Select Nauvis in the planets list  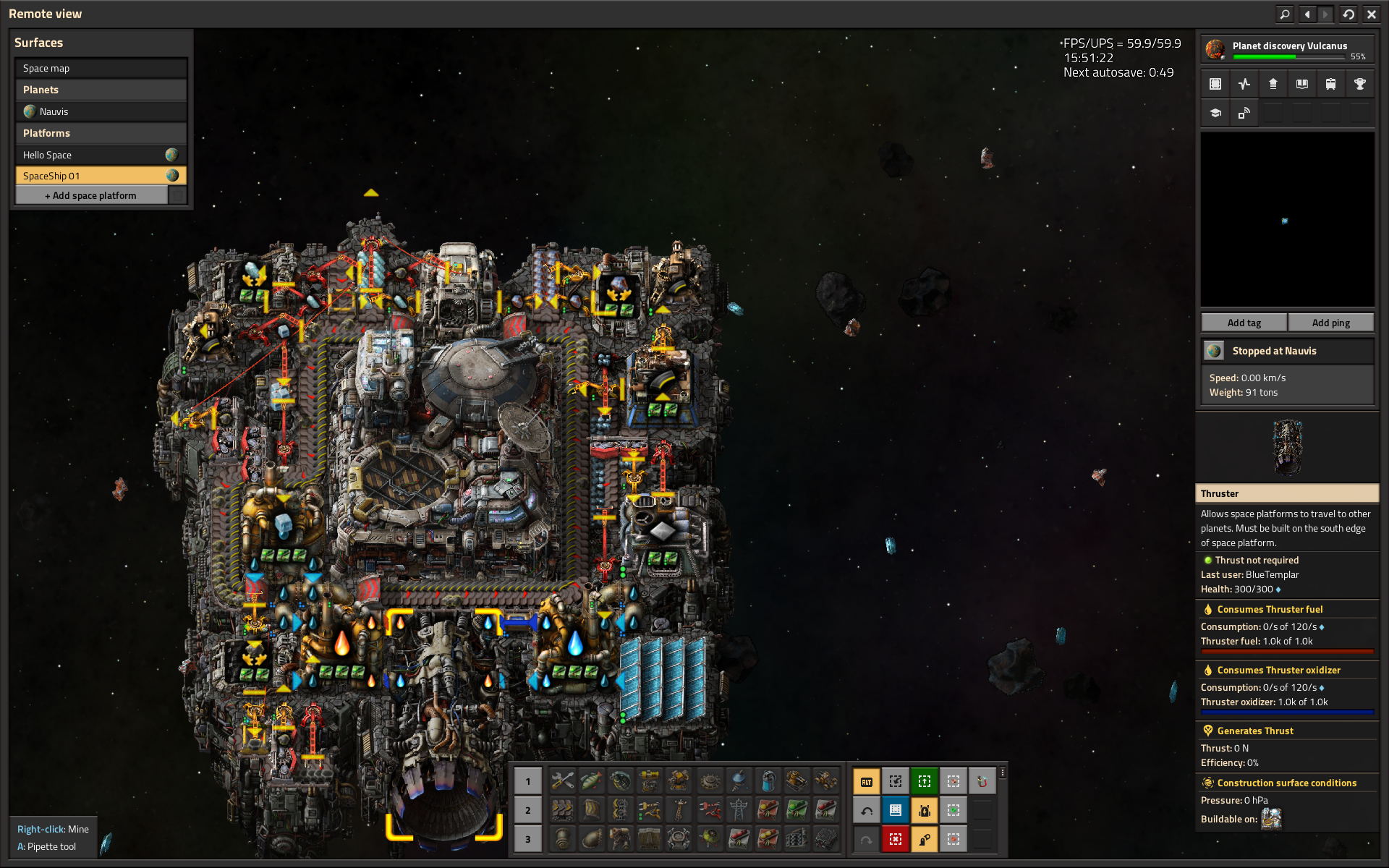[x=101, y=111]
